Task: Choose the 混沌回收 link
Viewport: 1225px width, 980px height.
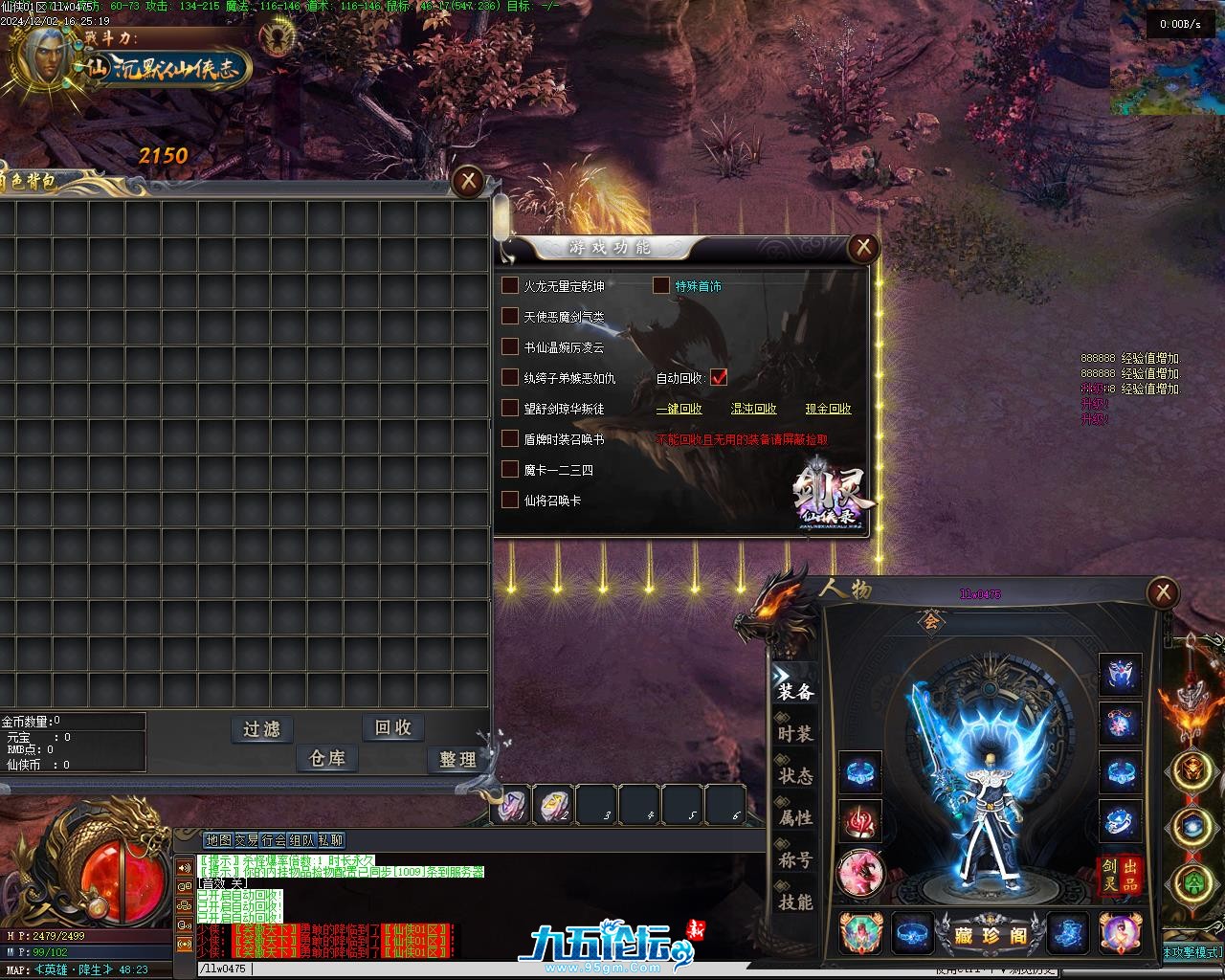Action: [x=753, y=409]
